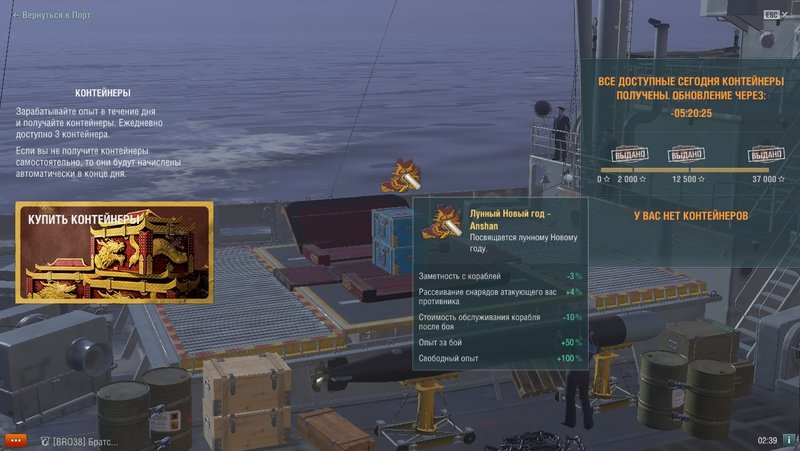The image size is (800, 451).
Task: Select the issued 37 000 XP container stamp
Action: click(767, 155)
